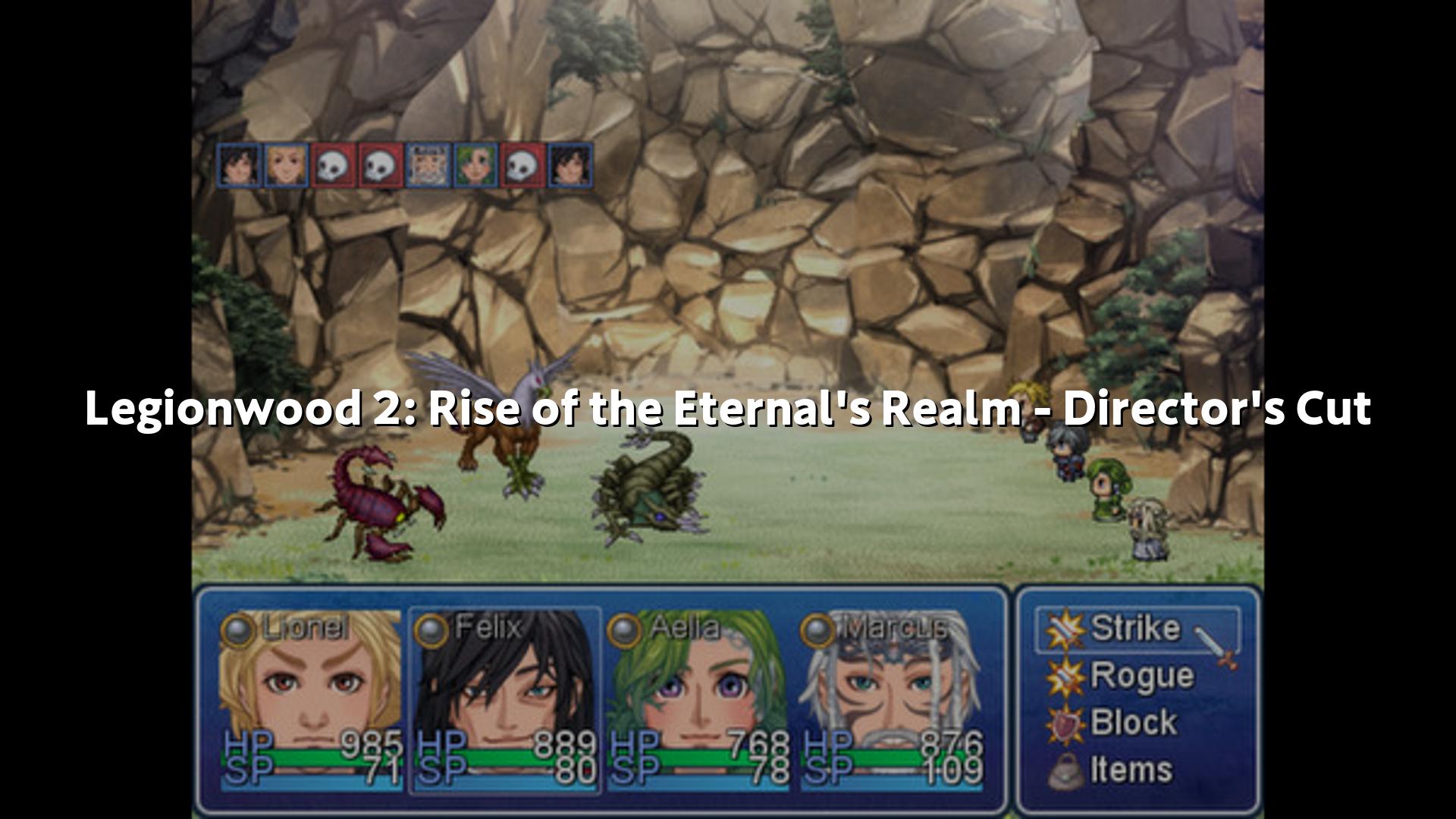Click the blonde portrait in the turn order
The width and height of the screenshot is (1456, 819).
(x=286, y=165)
